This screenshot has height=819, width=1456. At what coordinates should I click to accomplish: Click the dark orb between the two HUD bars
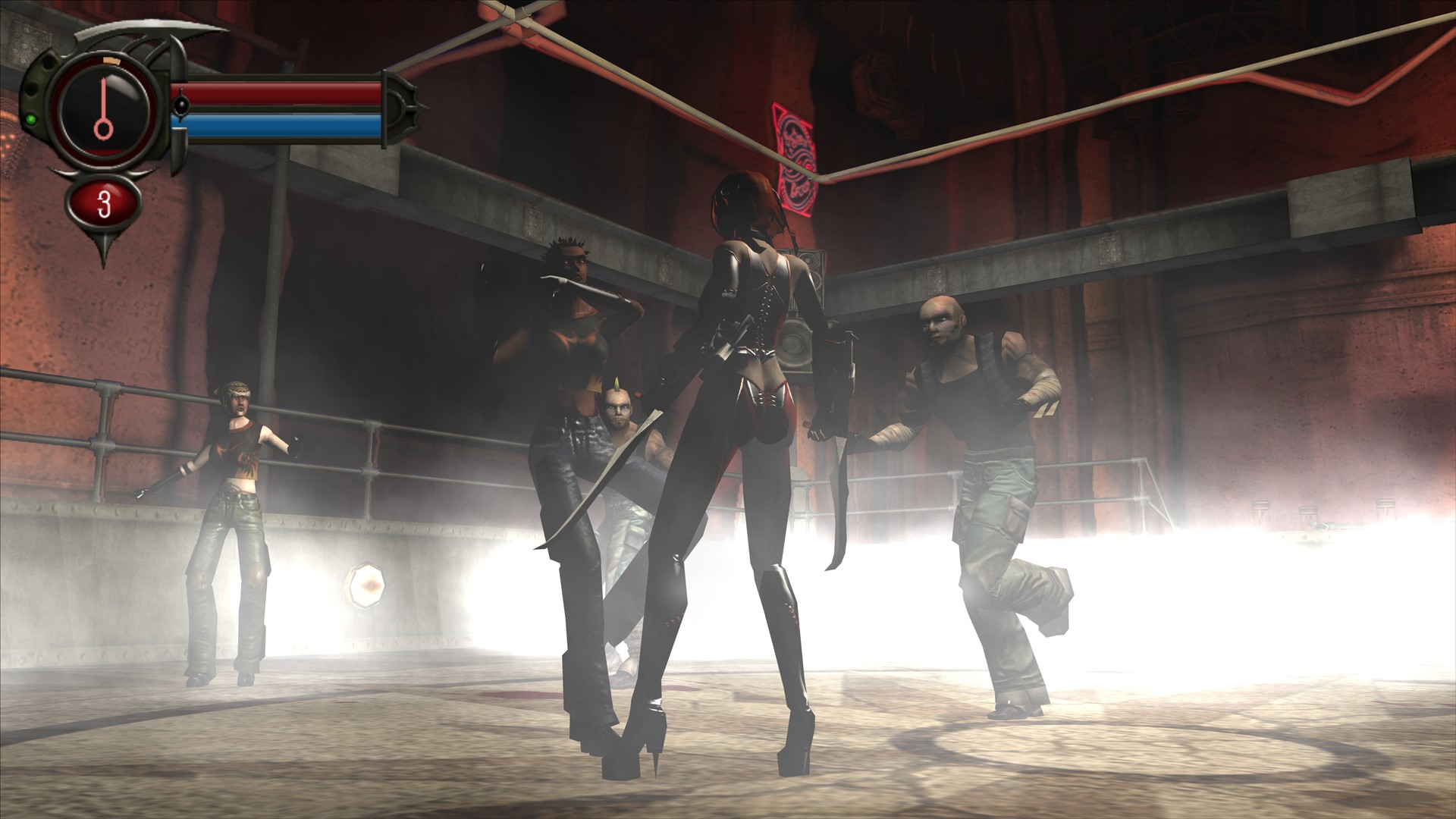(182, 106)
